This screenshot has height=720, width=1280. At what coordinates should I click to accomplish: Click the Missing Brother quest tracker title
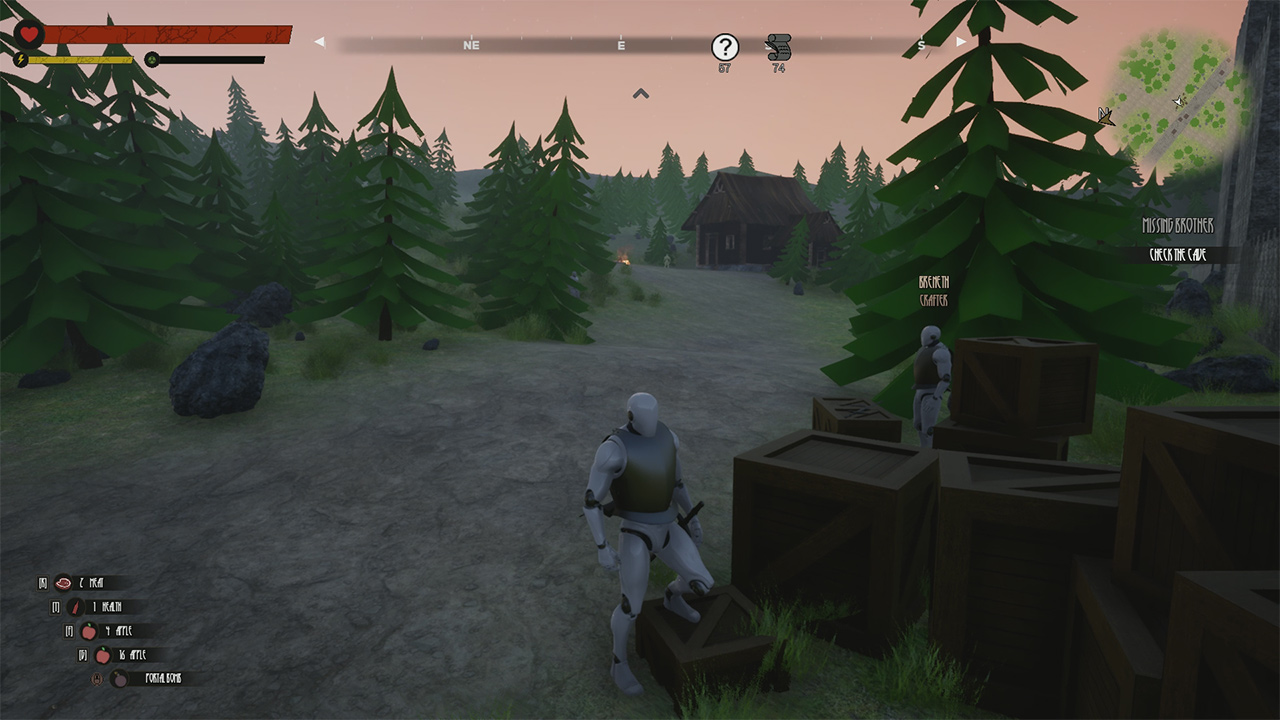(1177, 227)
